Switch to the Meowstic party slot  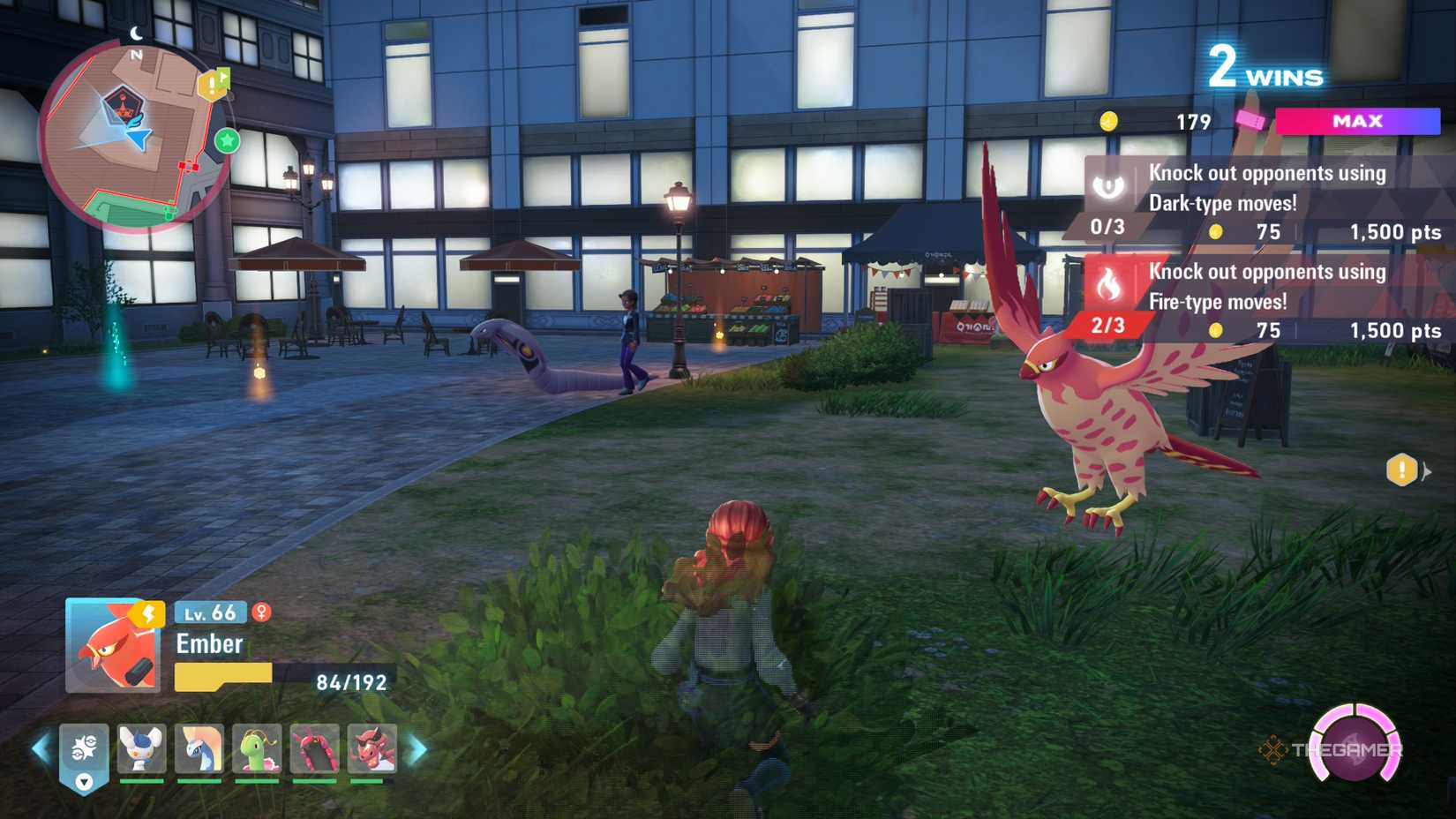pyautogui.click(x=141, y=748)
